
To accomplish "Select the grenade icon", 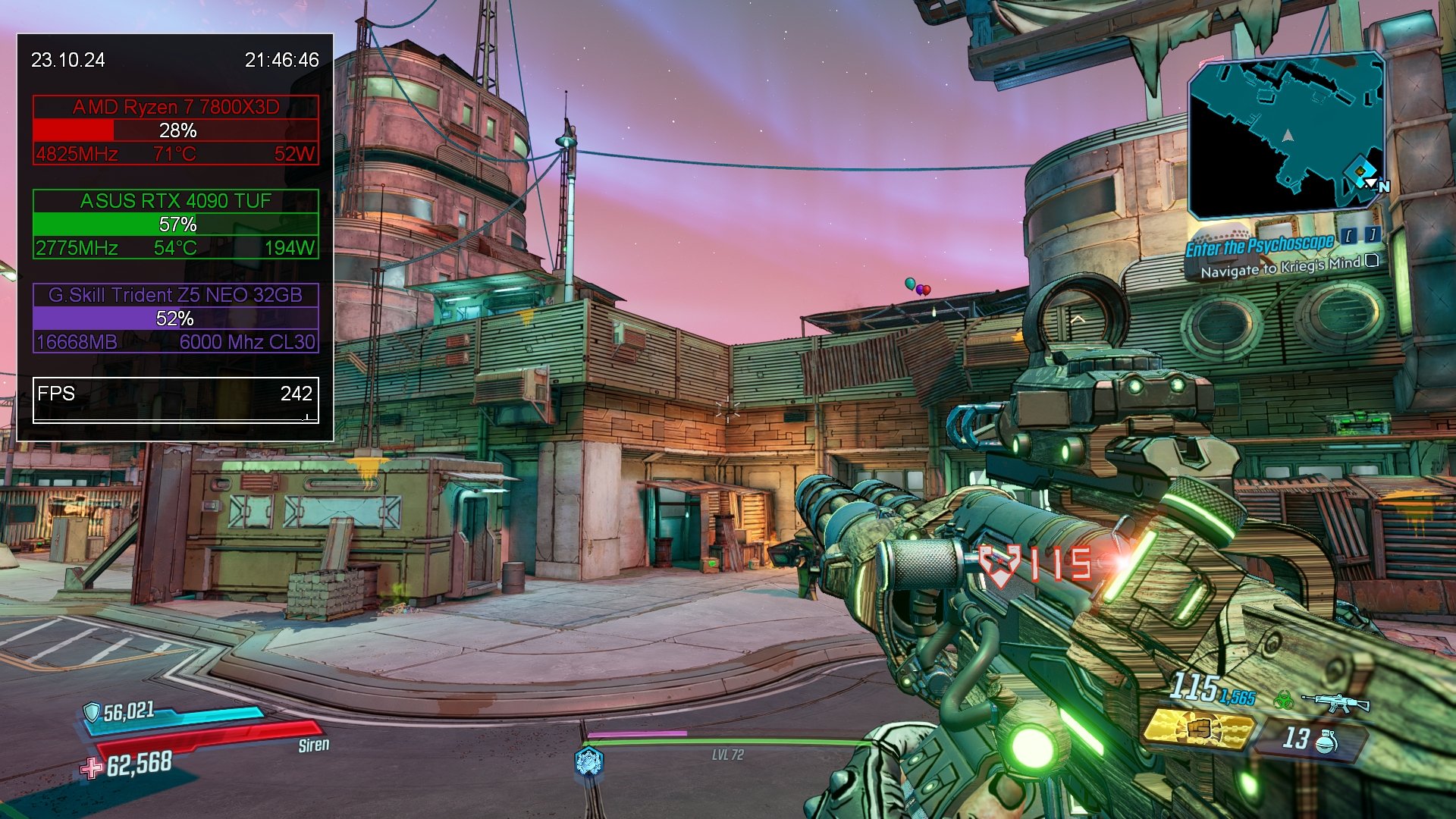I will tap(1326, 741).
